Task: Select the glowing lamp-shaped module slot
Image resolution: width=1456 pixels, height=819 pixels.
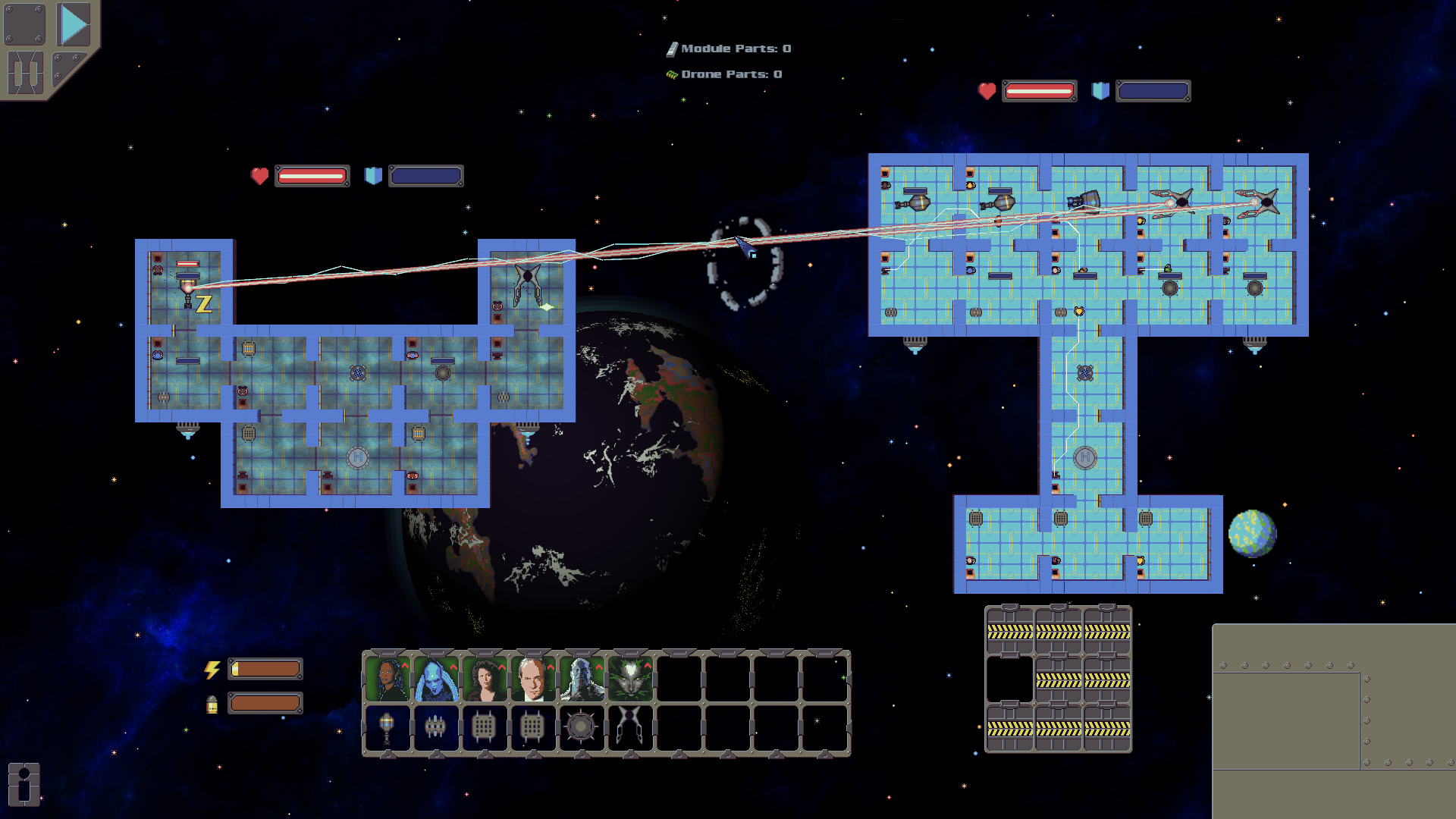Action: [x=388, y=727]
